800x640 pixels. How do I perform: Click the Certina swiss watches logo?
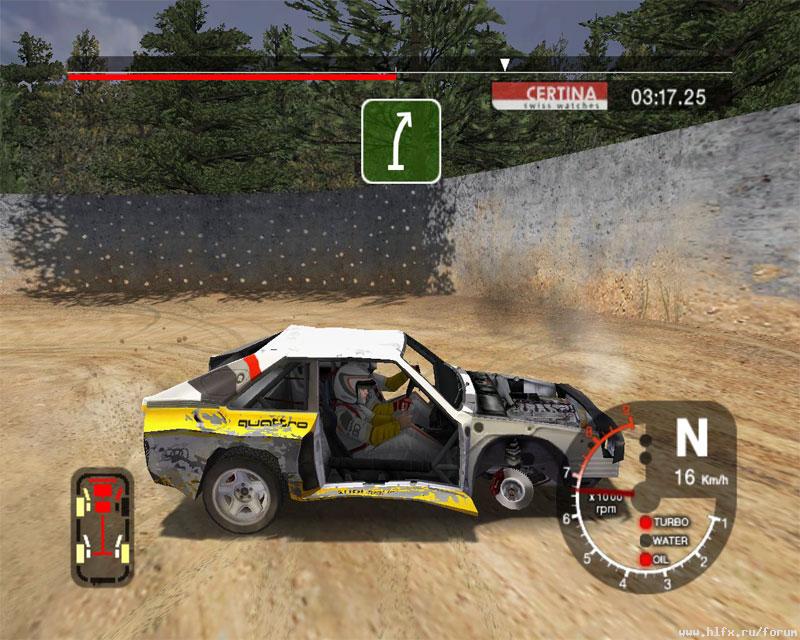point(551,96)
